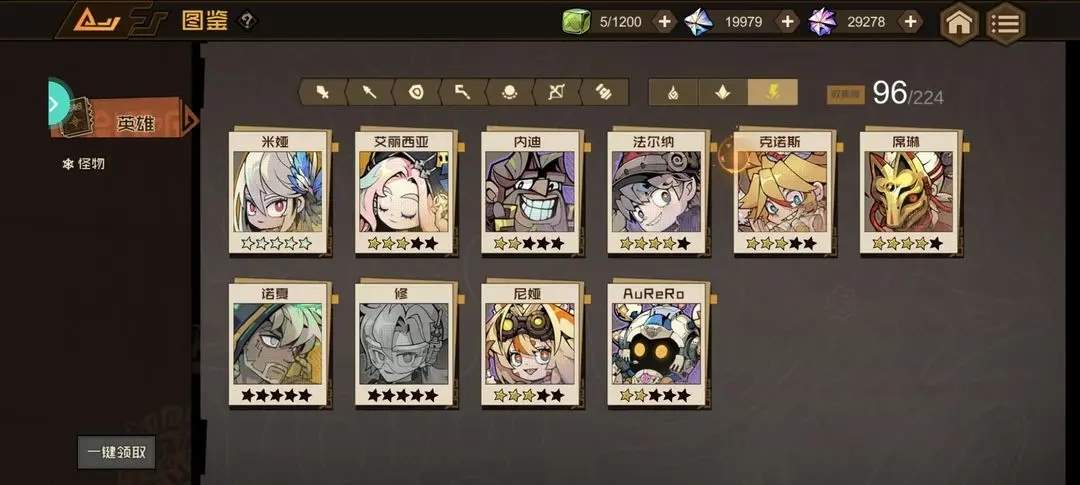
Task: Expand the teal side arrow tab
Action: (x=58, y=102)
